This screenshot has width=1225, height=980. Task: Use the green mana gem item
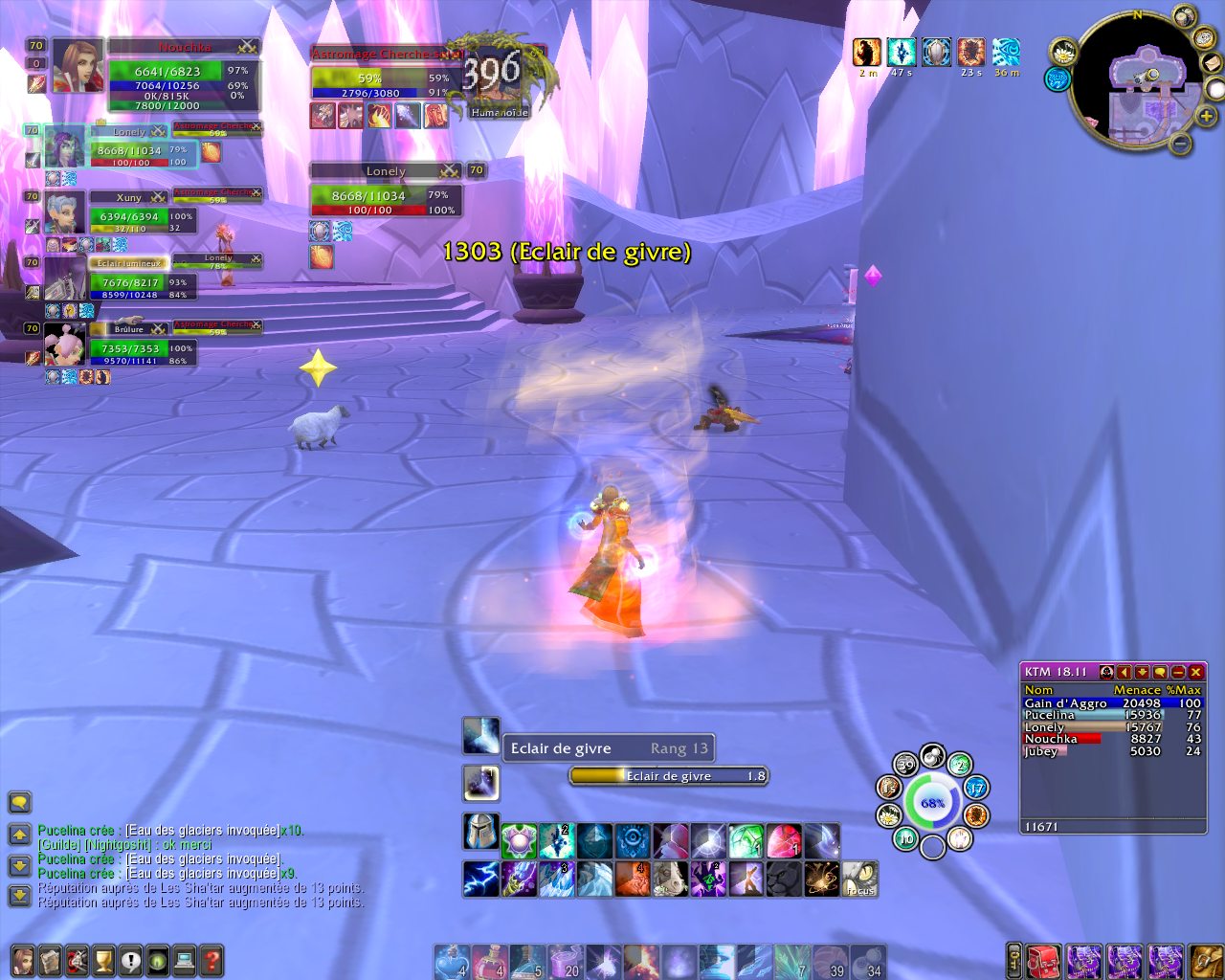pos(746,841)
